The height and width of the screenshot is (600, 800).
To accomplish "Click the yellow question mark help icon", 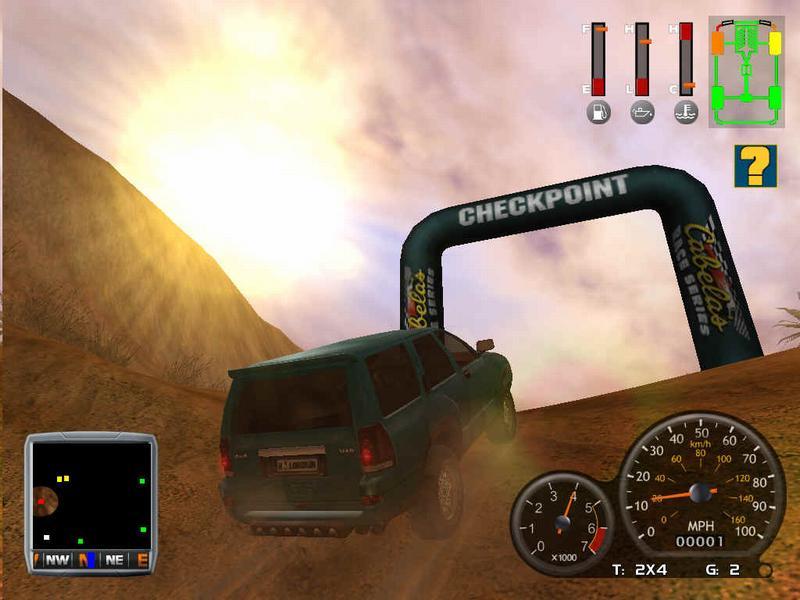I will [x=755, y=166].
